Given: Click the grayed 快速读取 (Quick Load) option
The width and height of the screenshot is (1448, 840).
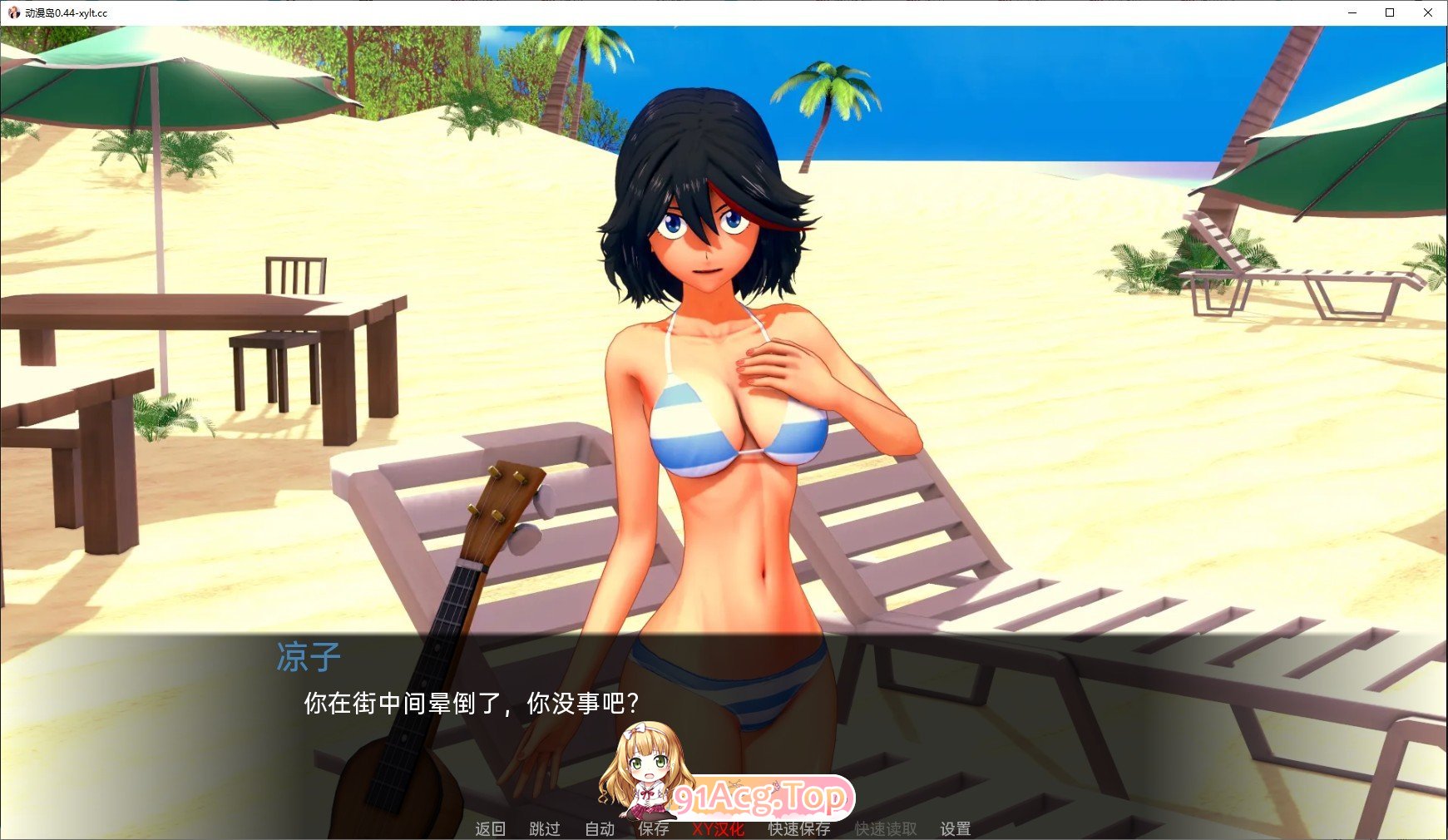Looking at the screenshot, I should 885,829.
